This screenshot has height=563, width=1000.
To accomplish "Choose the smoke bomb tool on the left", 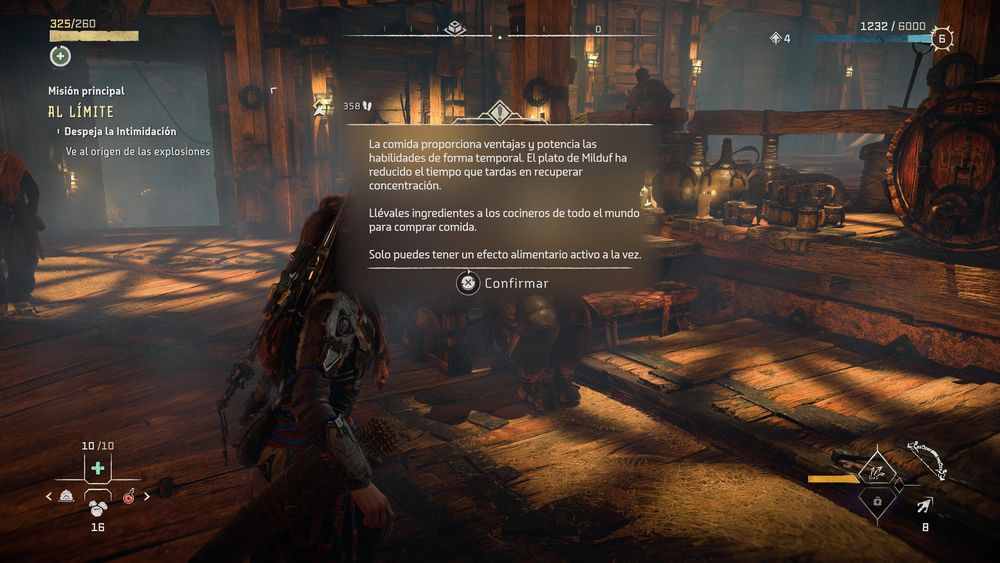I will pos(67,495).
